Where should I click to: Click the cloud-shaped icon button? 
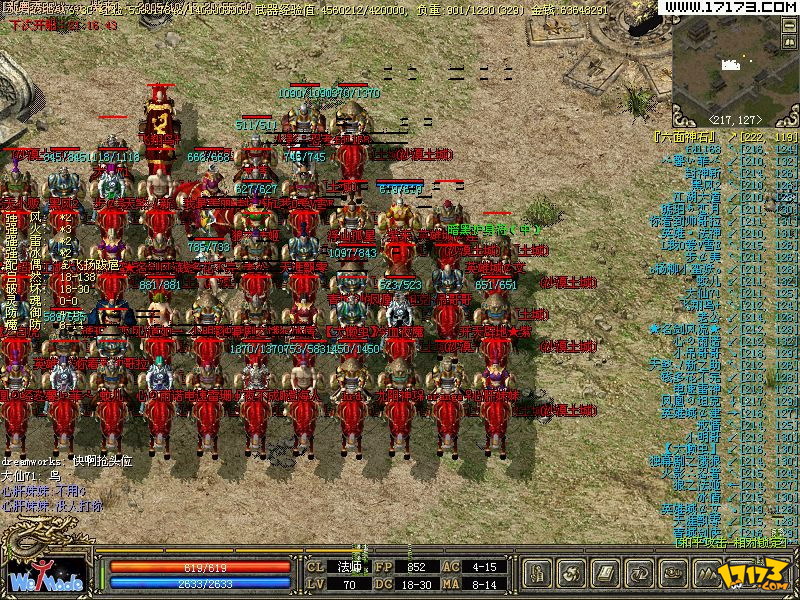[x=674, y=574]
